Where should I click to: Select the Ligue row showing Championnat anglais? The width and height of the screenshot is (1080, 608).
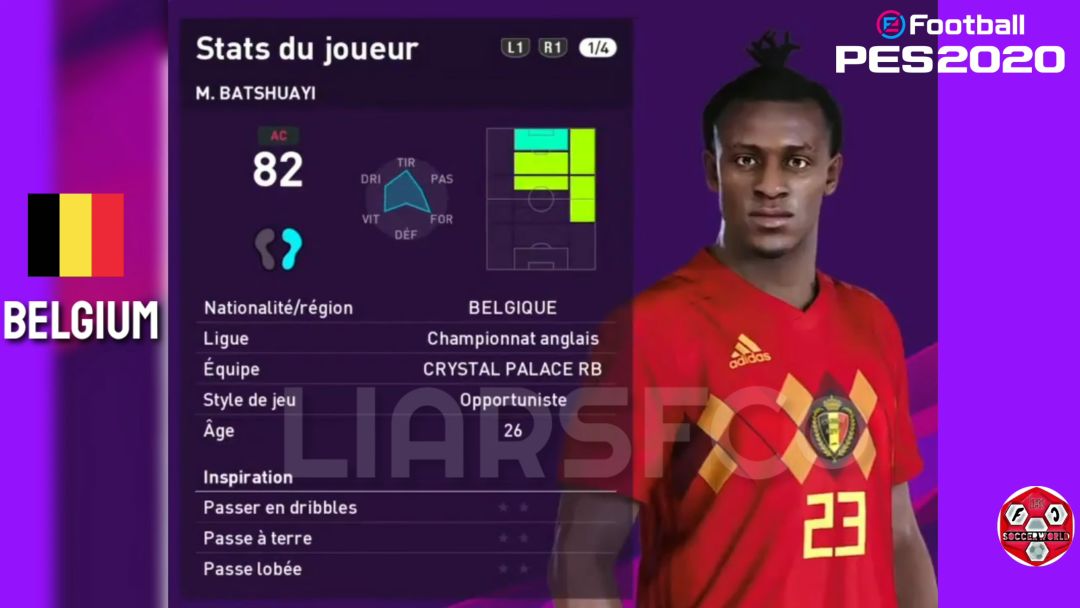403,339
